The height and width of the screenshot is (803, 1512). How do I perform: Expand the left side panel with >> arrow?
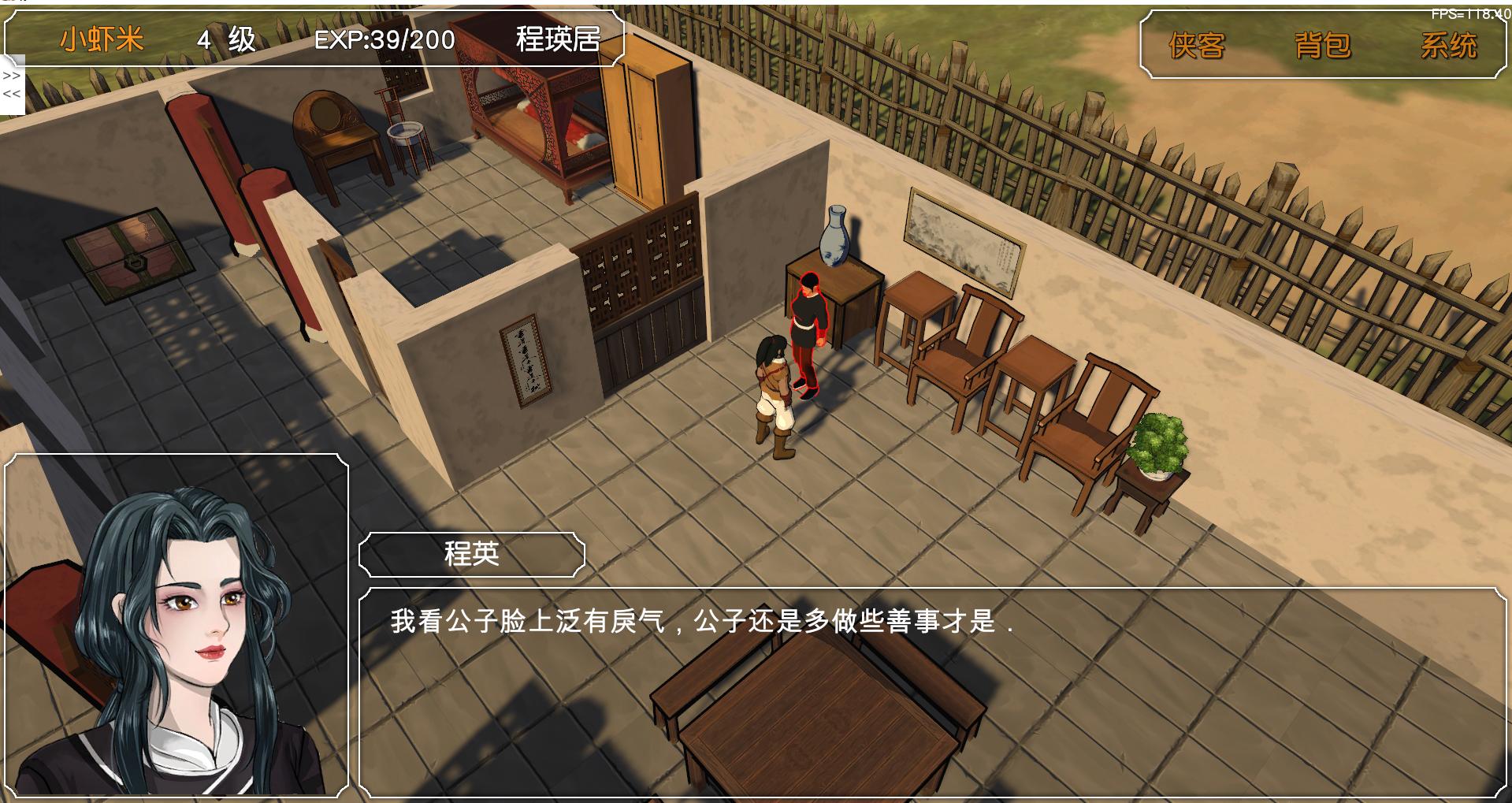click(11, 76)
